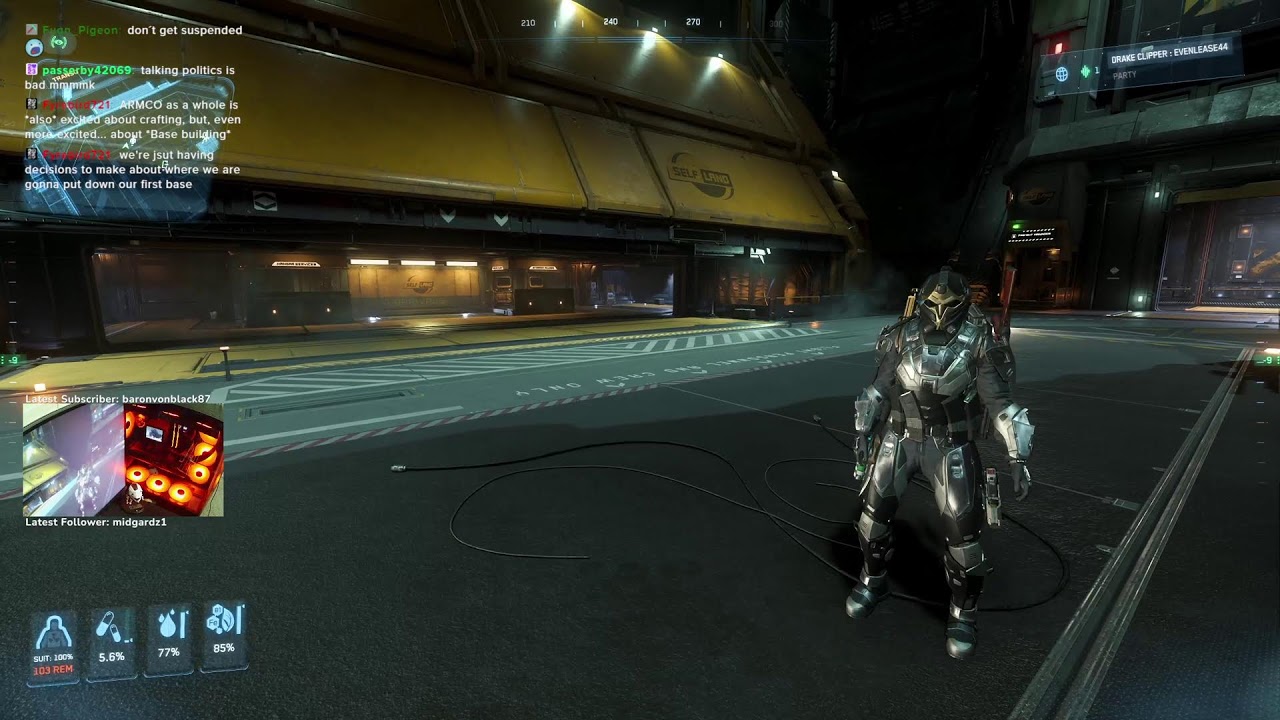Select the Drake Clipper party entry
The height and width of the screenshot is (720, 1280).
[1168, 48]
